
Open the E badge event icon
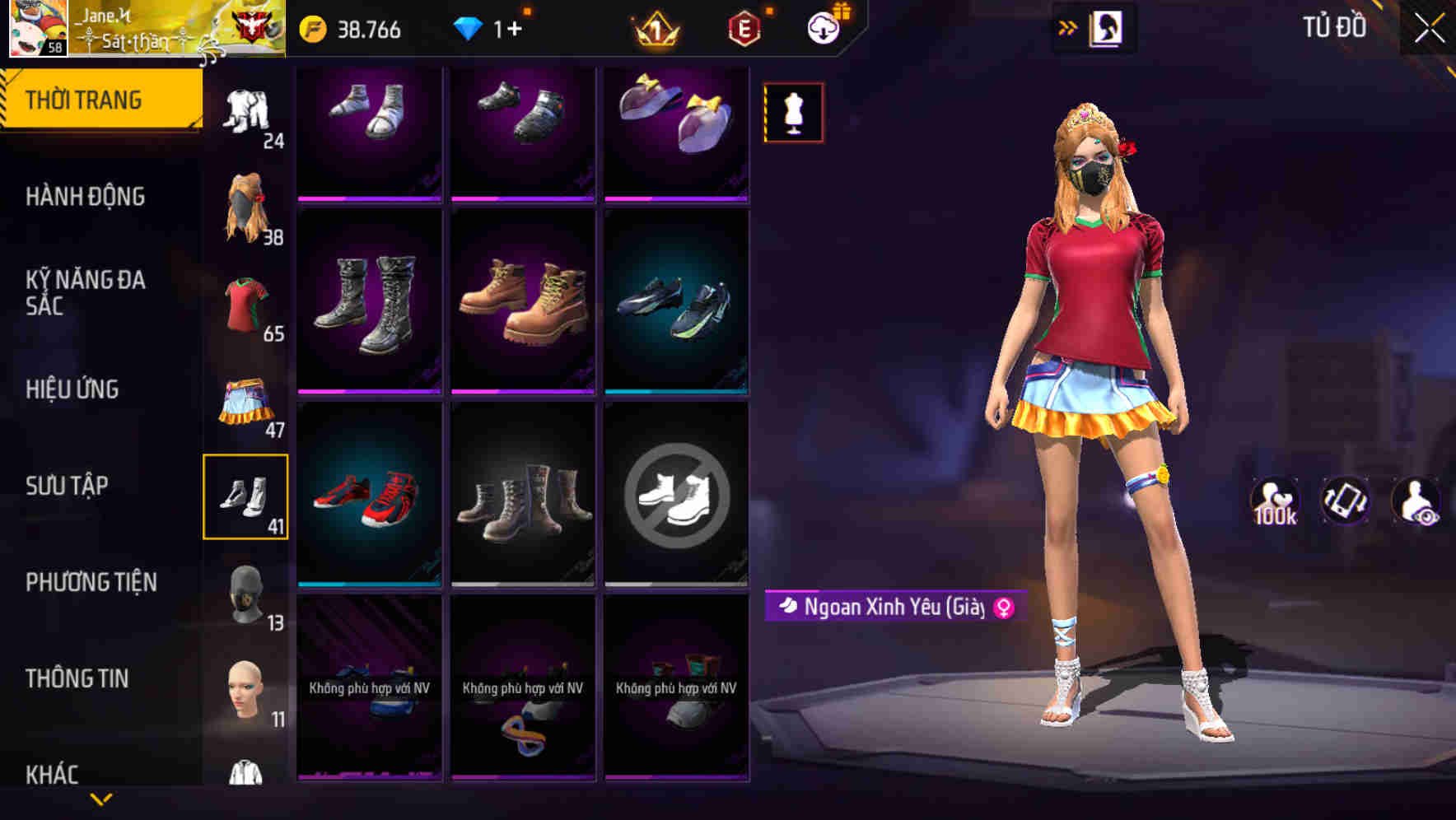coord(744,27)
